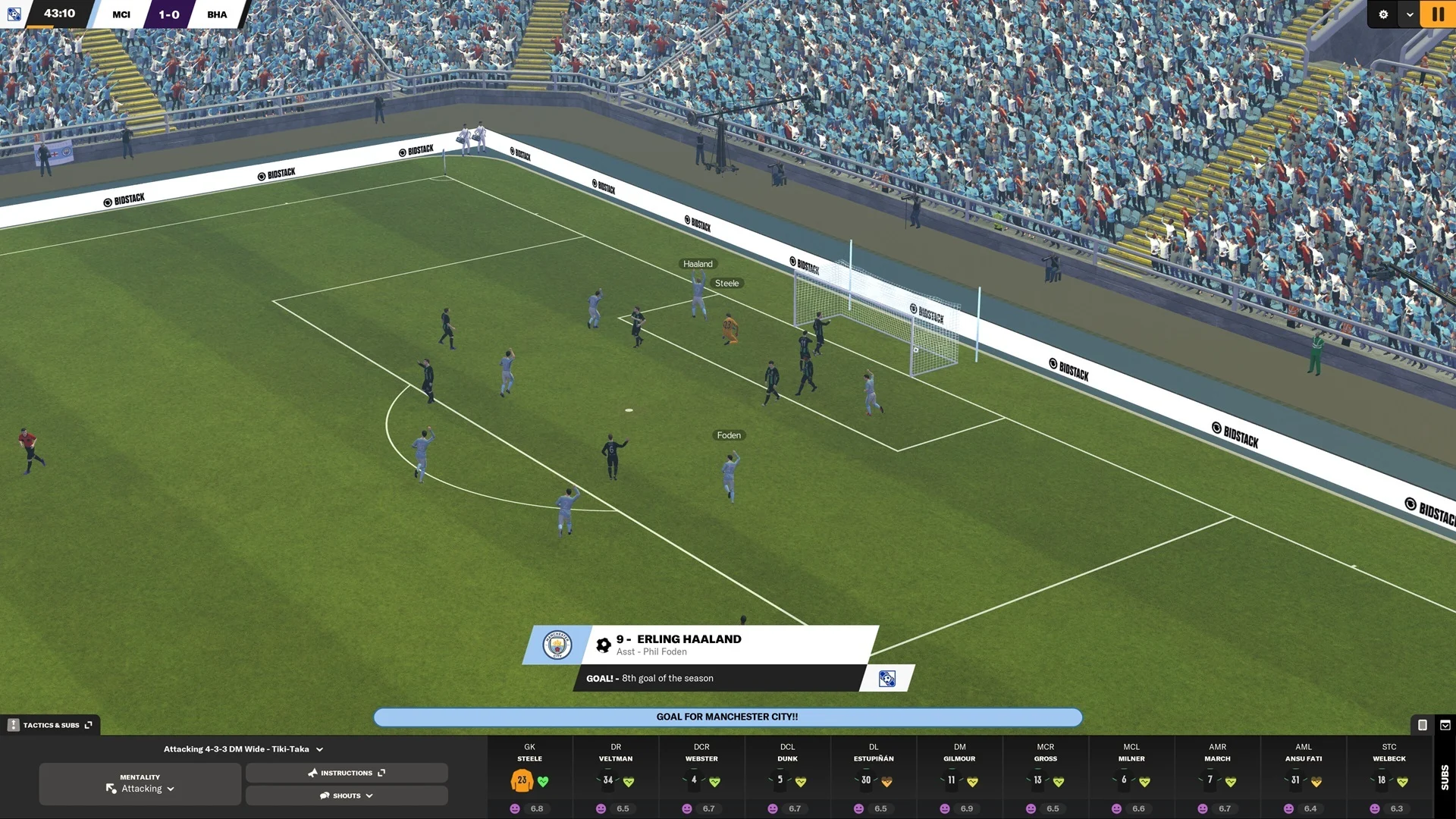This screenshot has width=1456, height=819.
Task: Click Gilmour's mood face indicator
Action: click(944, 808)
